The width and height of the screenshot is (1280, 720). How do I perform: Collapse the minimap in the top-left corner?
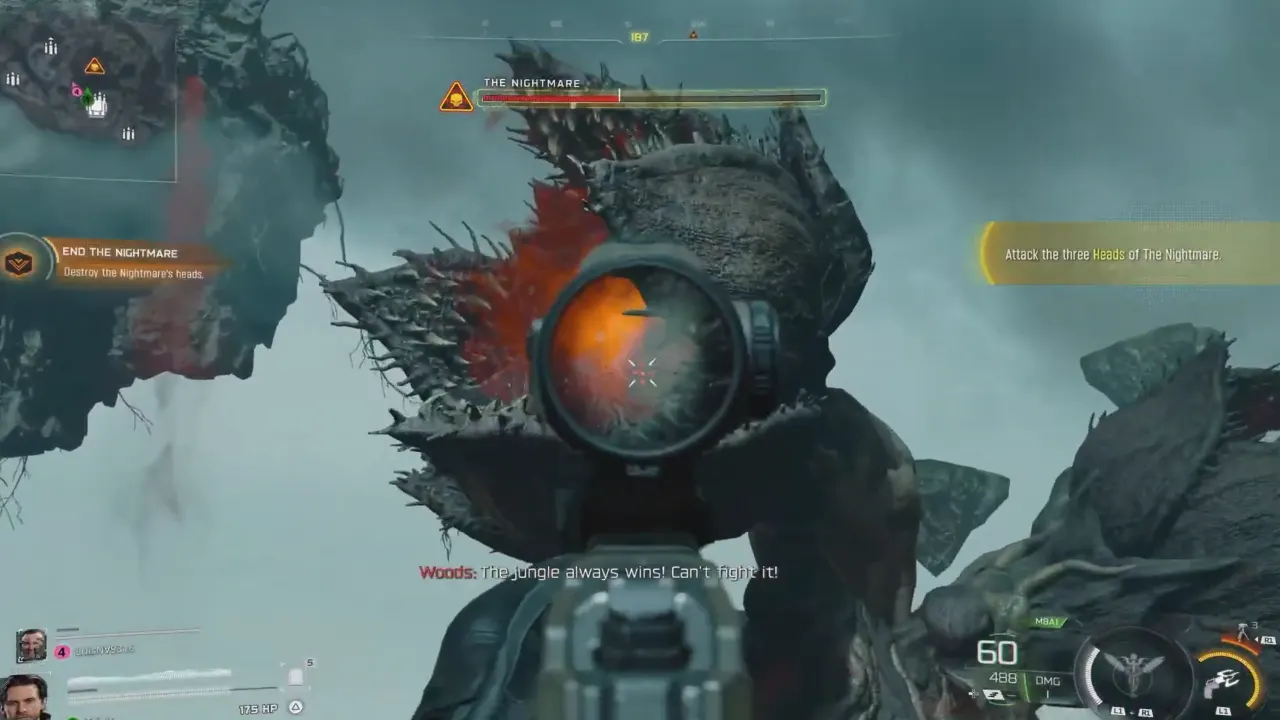[90, 90]
